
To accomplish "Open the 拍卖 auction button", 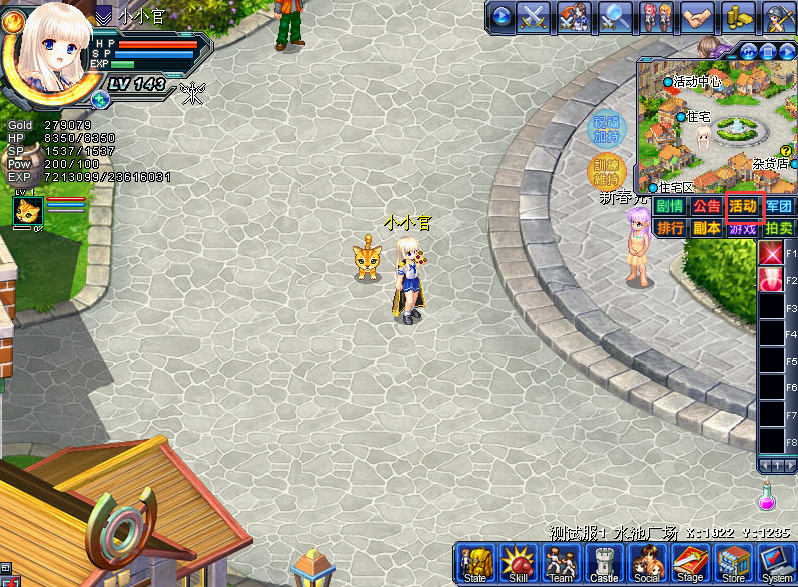I will [x=779, y=227].
